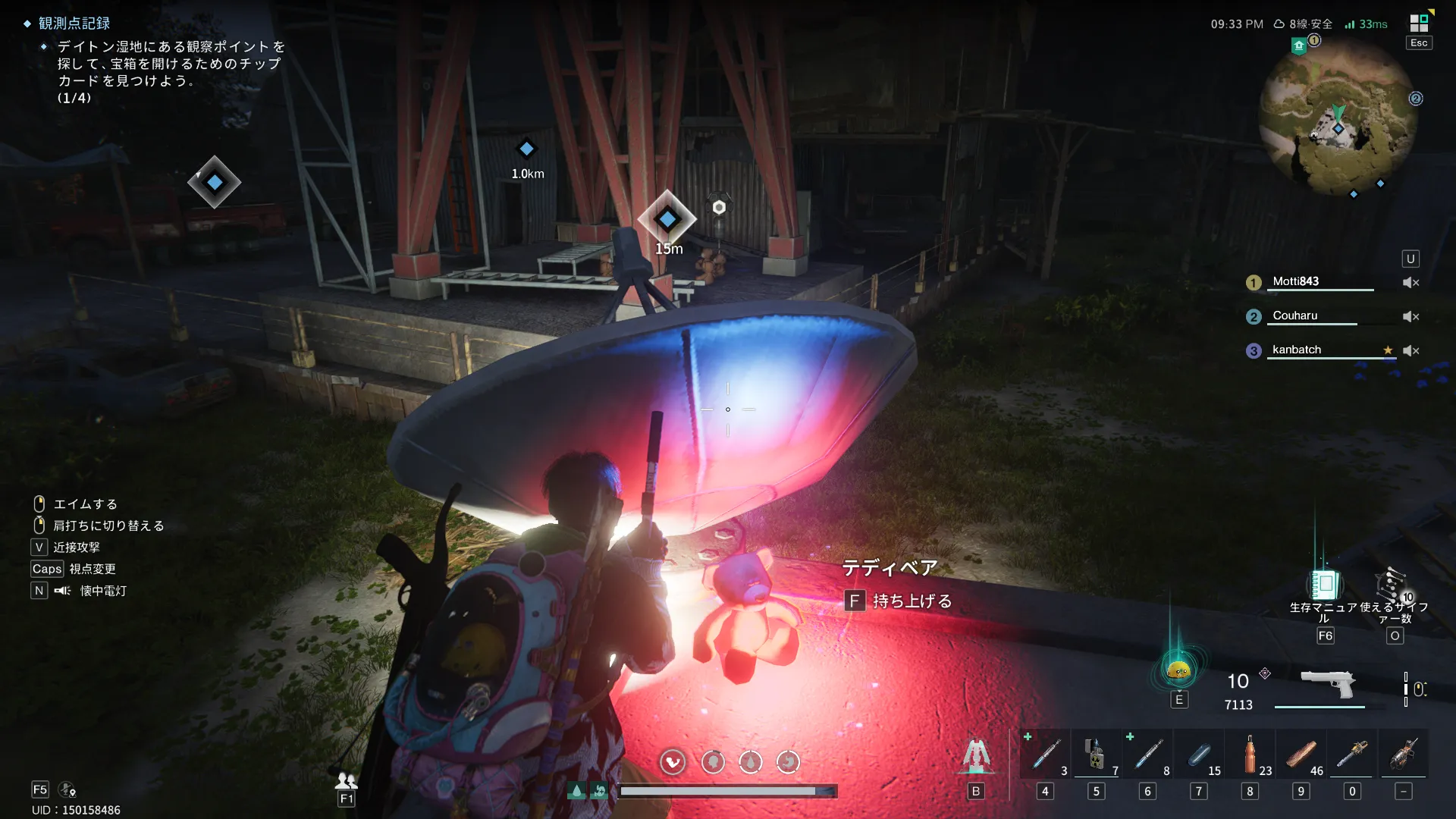The image size is (1456, 819).
Task: Select the wooden log hotbar slot
Action: 1301,755
